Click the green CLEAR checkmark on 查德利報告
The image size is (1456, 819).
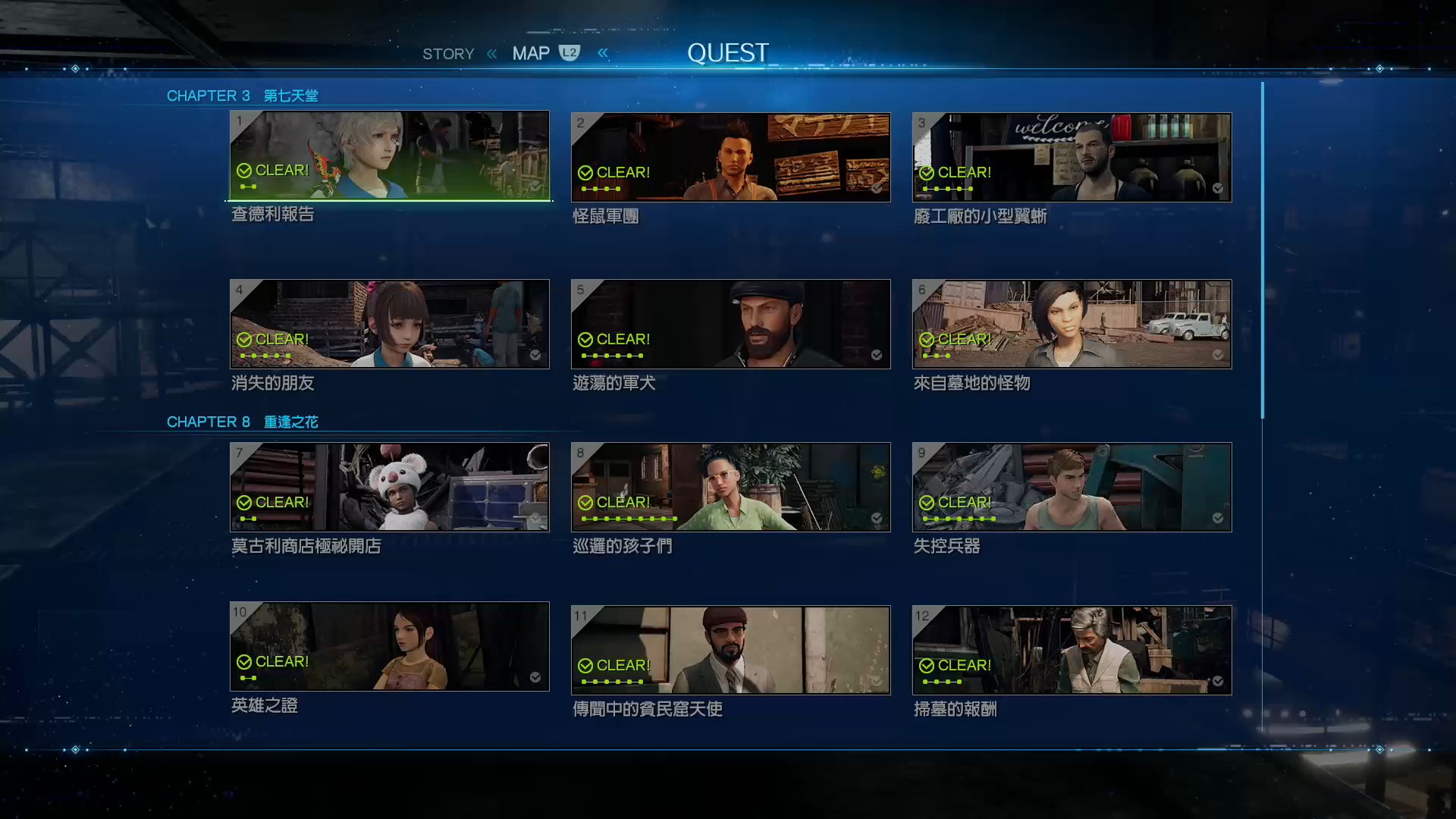[x=244, y=171]
